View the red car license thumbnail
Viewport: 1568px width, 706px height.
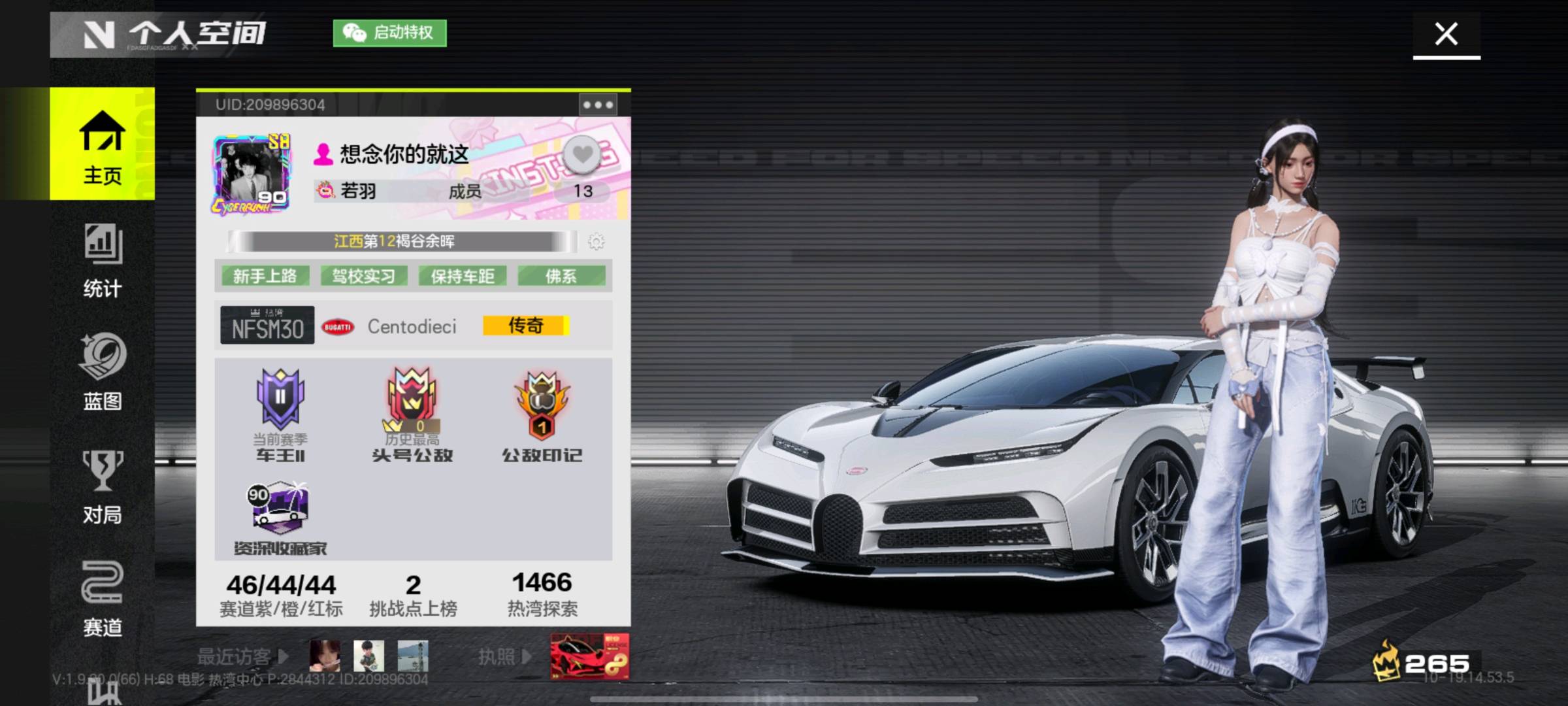click(x=589, y=656)
